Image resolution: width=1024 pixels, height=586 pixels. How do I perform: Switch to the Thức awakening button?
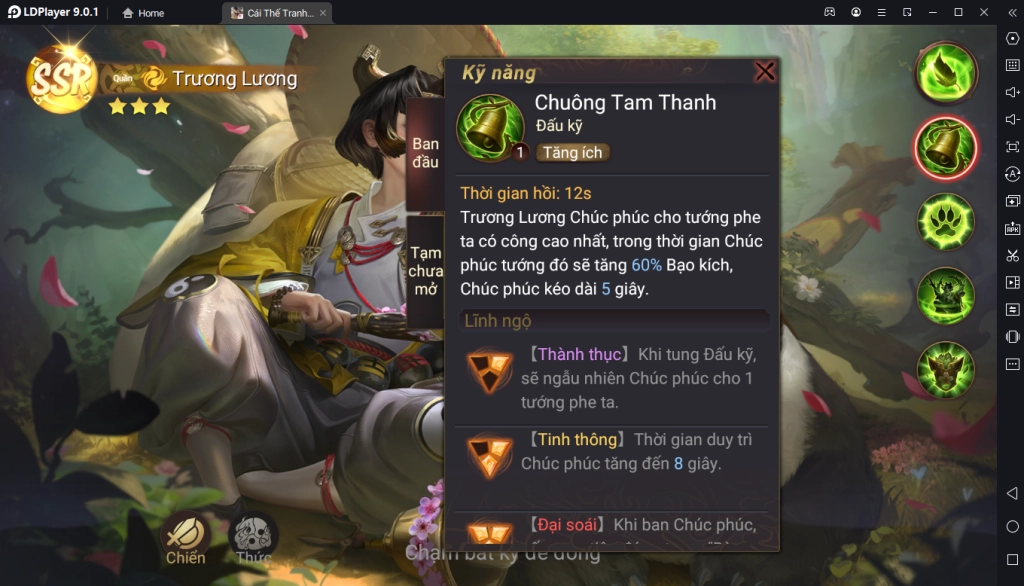(253, 538)
